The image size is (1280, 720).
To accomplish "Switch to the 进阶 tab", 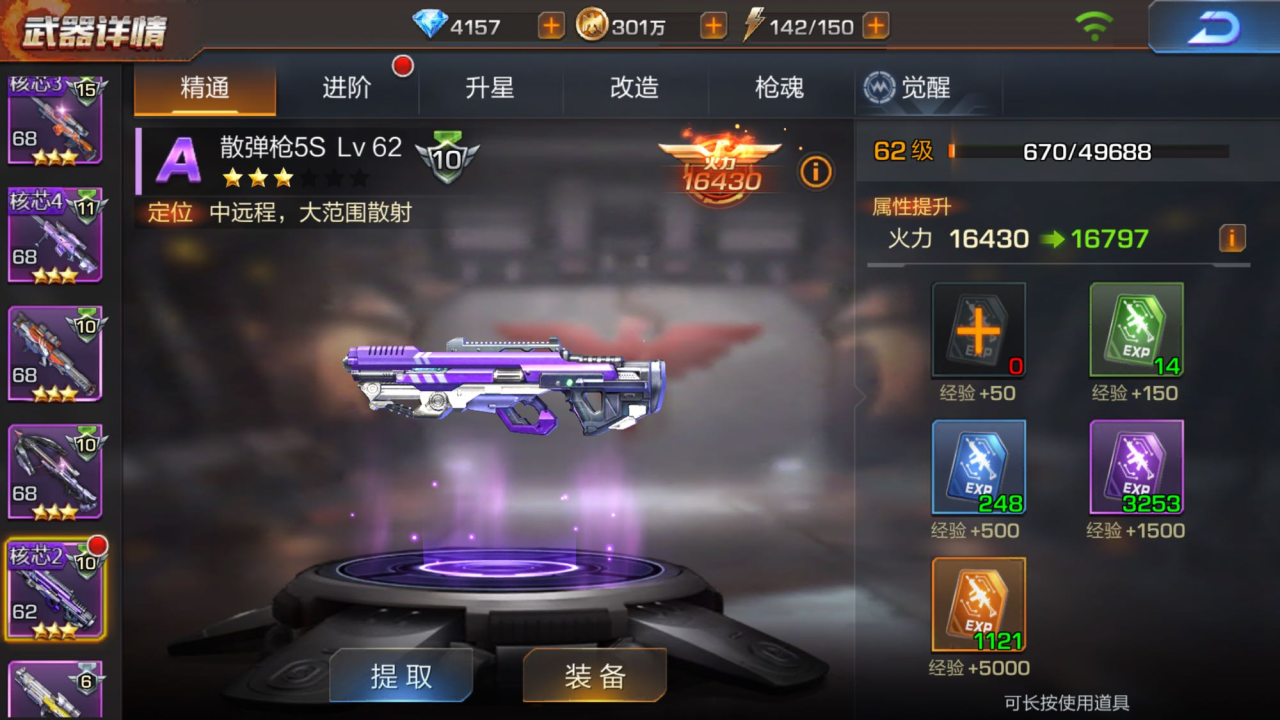I will point(347,88).
